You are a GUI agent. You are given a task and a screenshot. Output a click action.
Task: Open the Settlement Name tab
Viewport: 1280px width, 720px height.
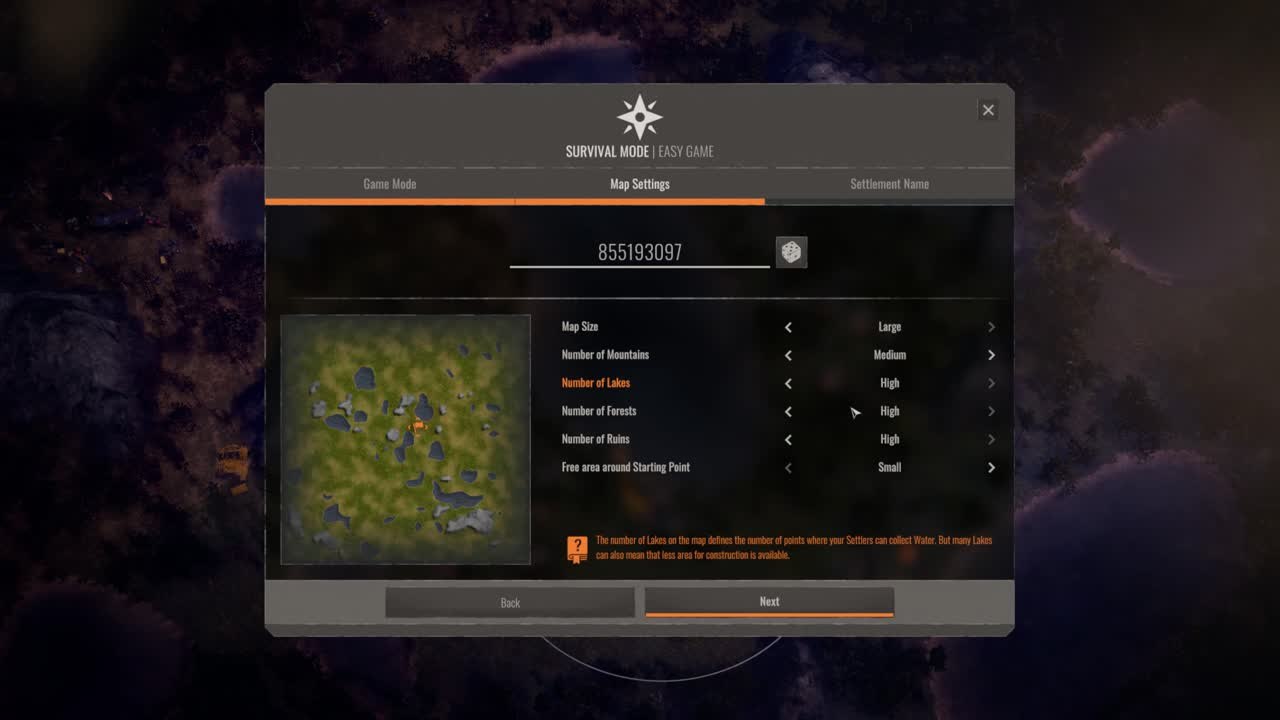pos(889,184)
